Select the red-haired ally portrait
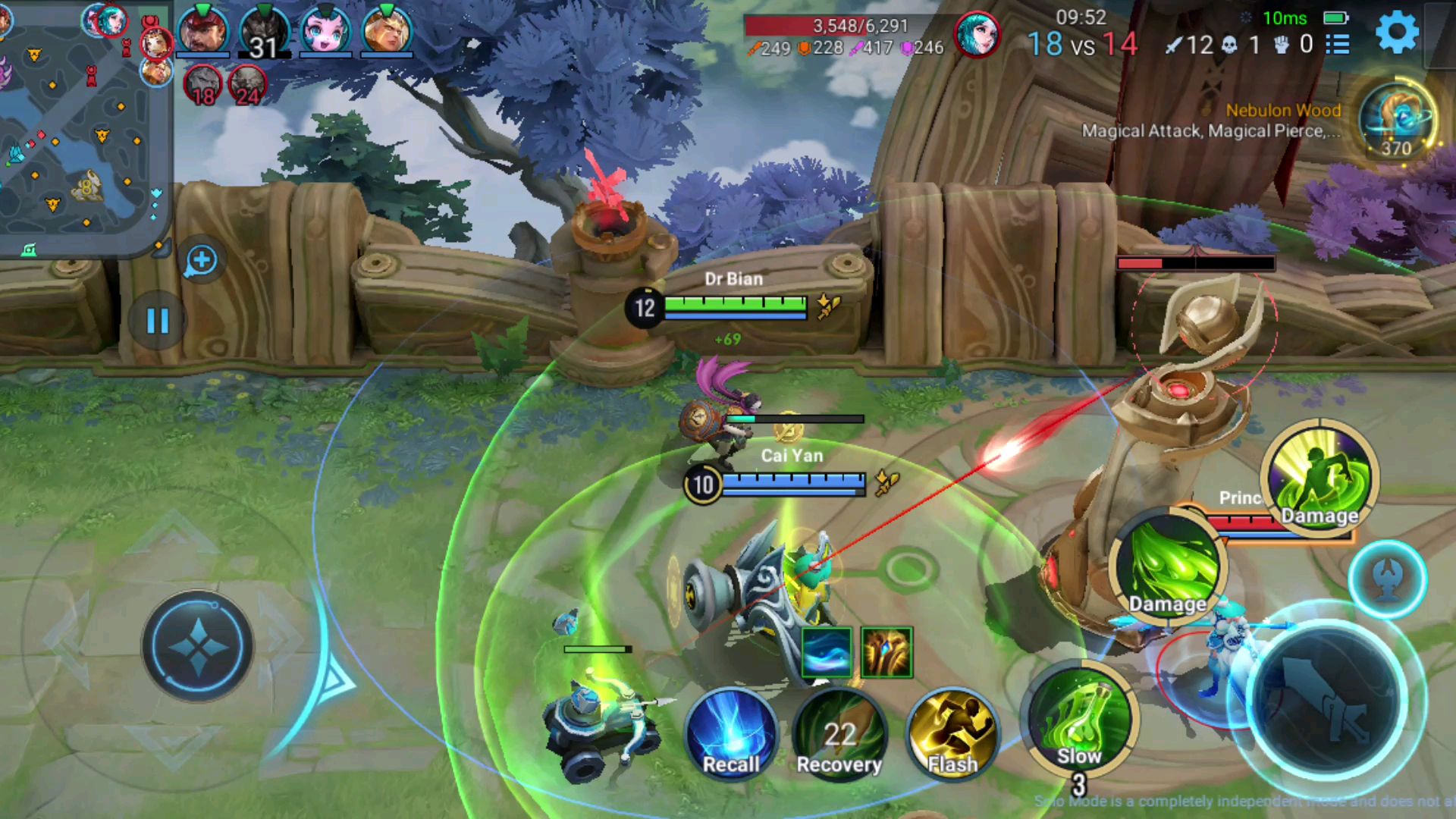The width and height of the screenshot is (1456, 819). (x=202, y=32)
